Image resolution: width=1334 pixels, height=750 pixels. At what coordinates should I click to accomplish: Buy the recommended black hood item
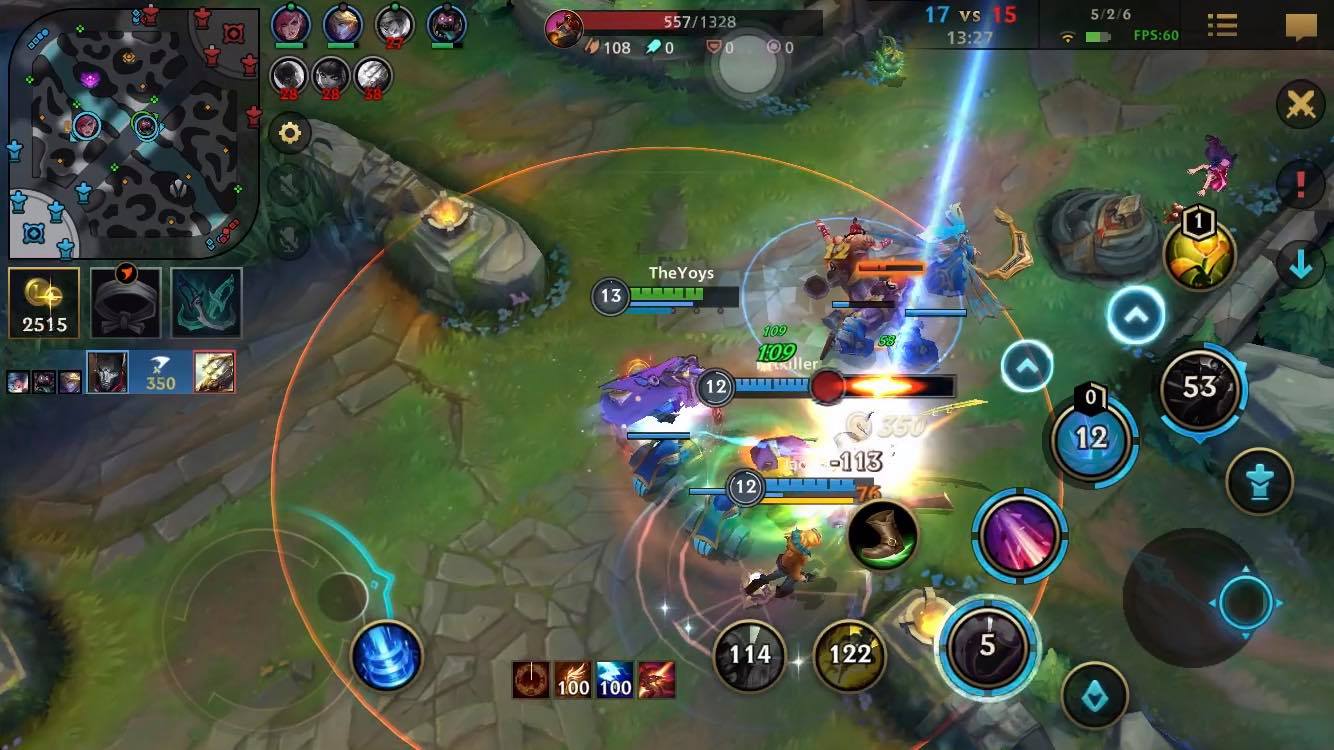coord(126,302)
